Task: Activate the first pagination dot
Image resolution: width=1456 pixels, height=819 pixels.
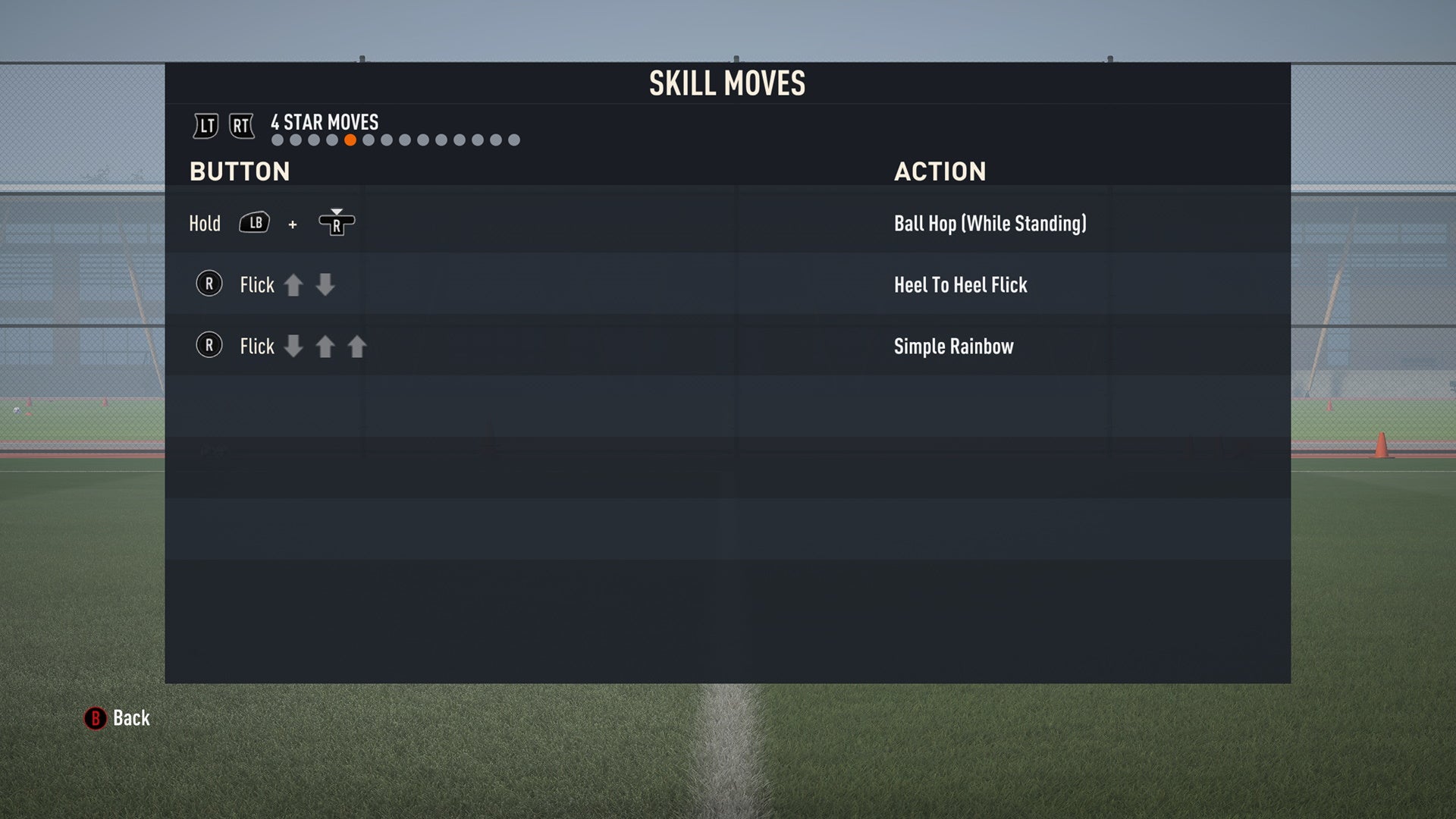Action: tap(276, 140)
